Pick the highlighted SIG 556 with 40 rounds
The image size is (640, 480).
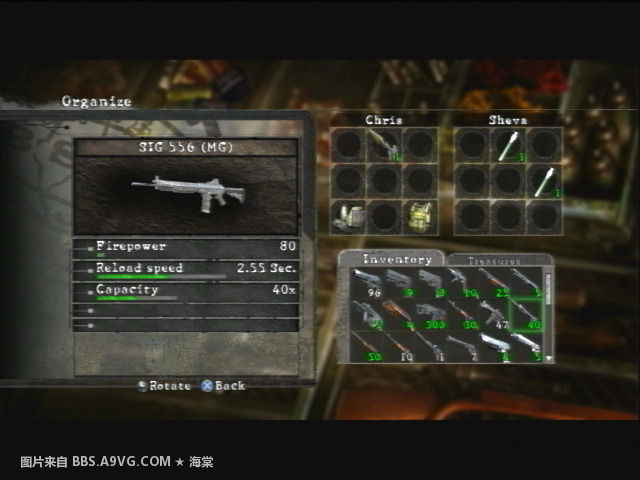(x=526, y=315)
